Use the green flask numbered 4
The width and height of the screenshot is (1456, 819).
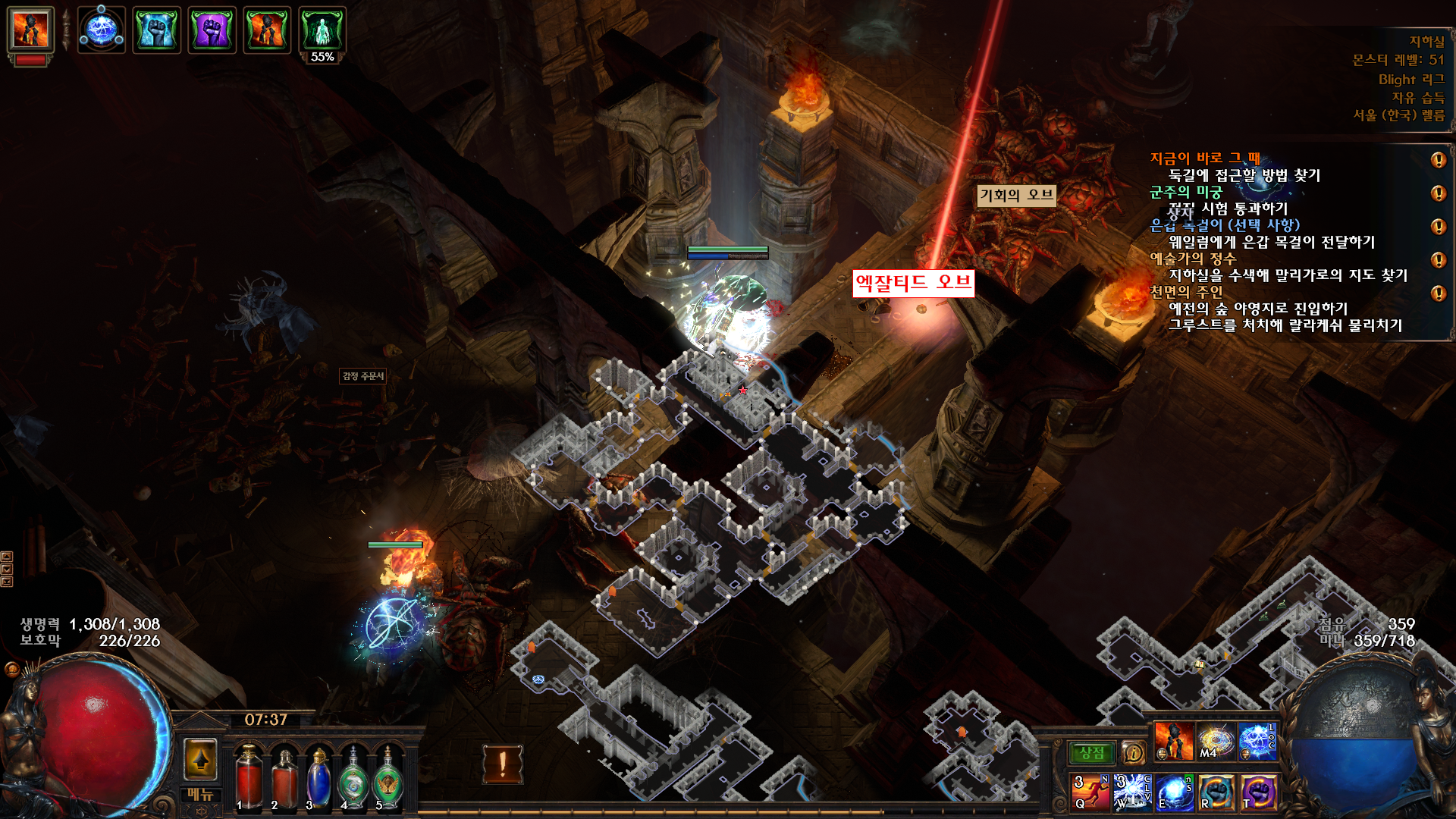coord(353,778)
